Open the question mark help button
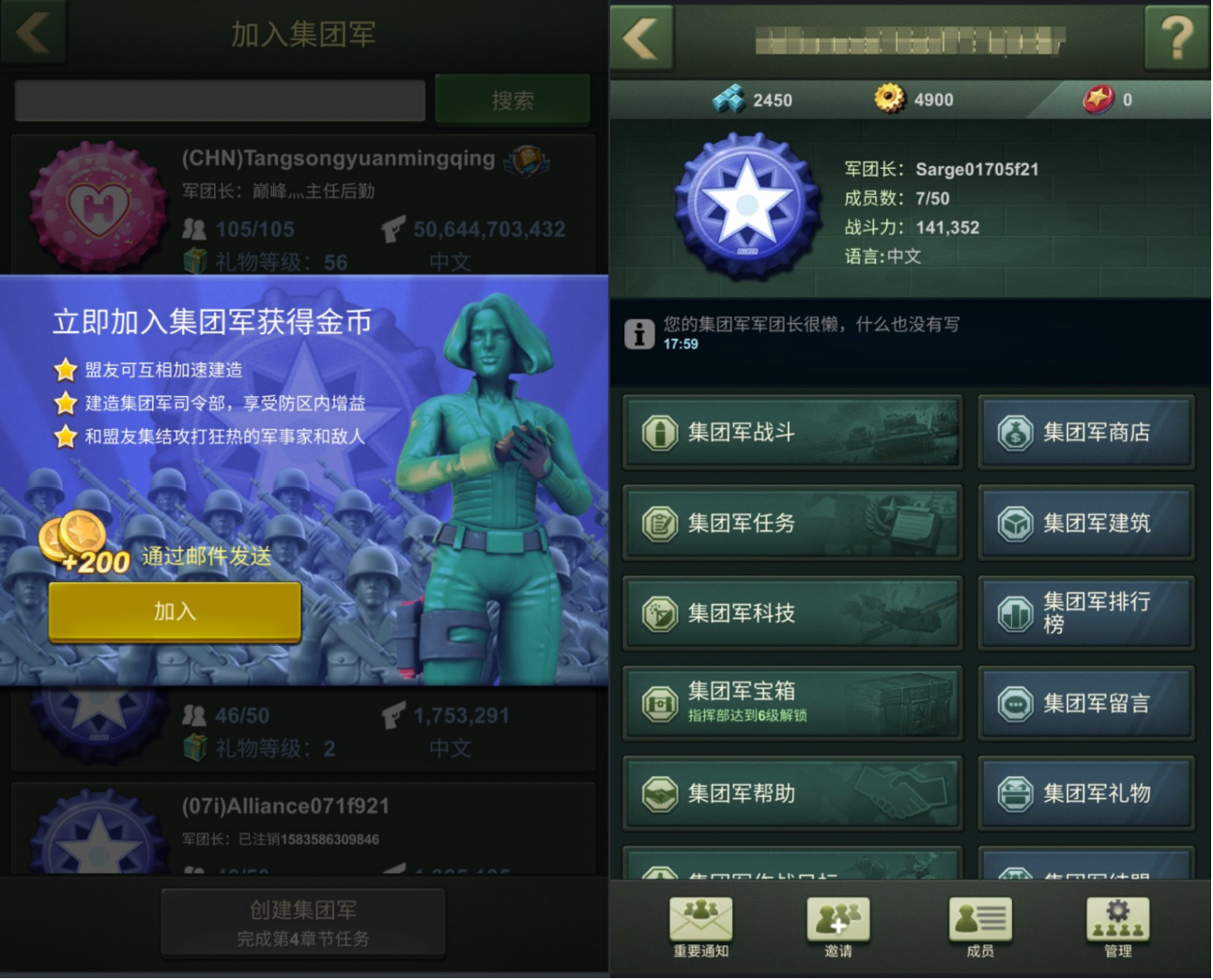1213x980 pixels. pos(1176,38)
